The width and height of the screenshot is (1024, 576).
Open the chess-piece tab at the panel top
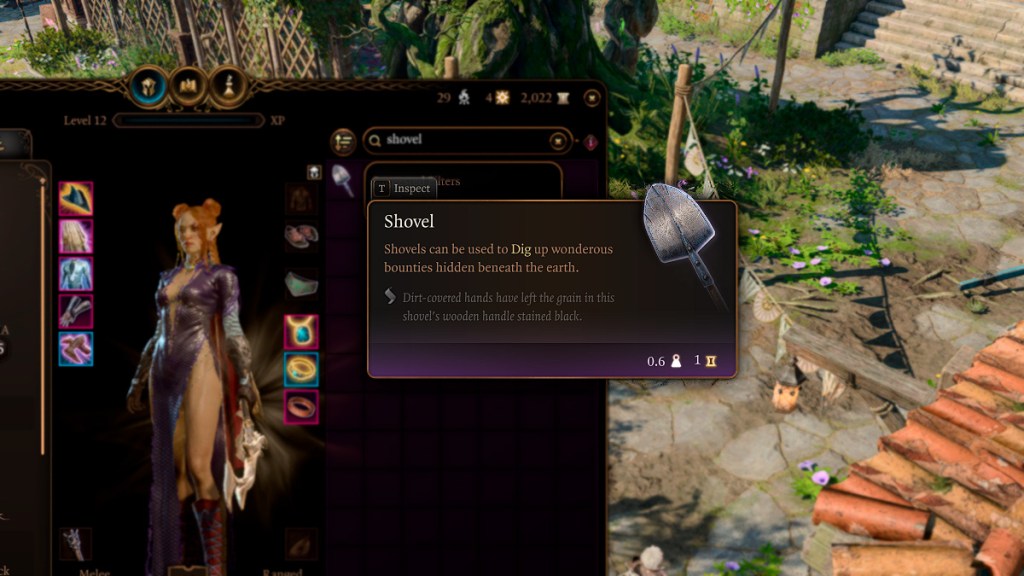pyautogui.click(x=229, y=87)
